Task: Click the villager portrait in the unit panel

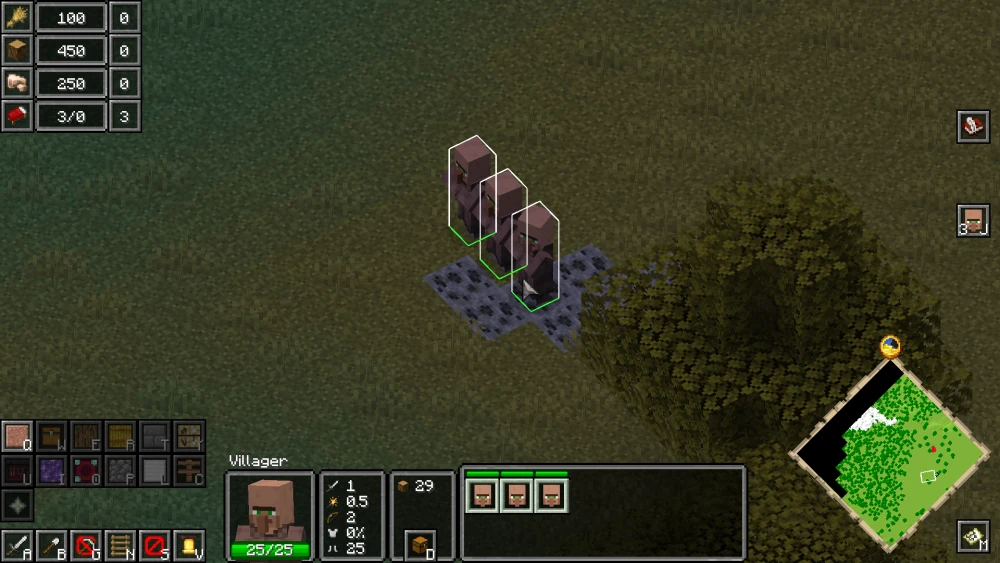Action: click(270, 509)
